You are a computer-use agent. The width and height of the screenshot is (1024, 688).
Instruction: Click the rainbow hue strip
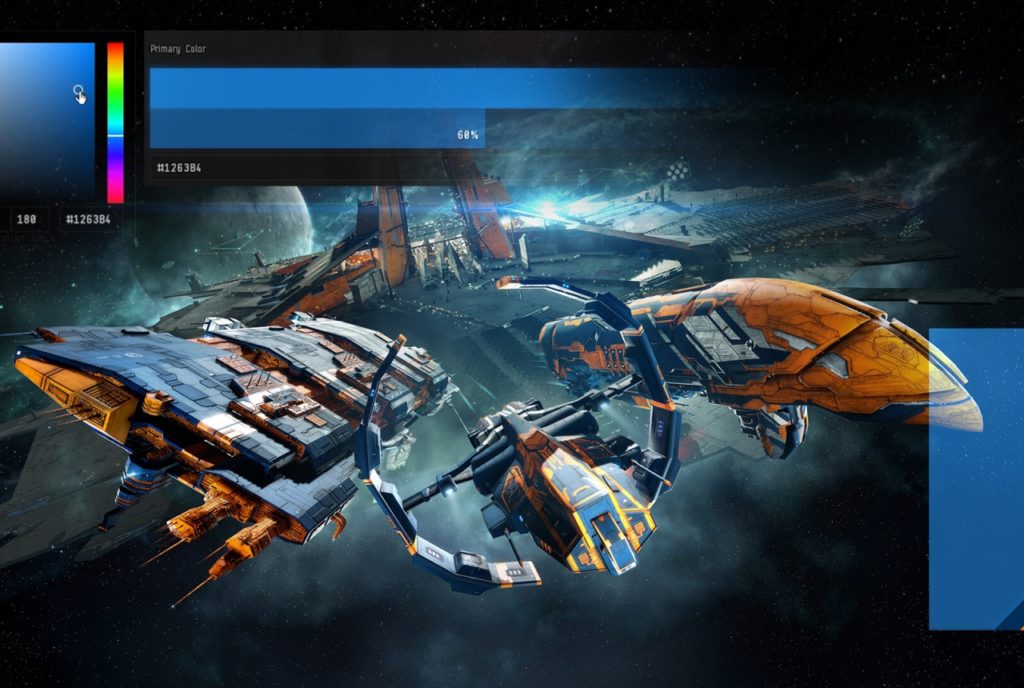pyautogui.click(x=115, y=120)
